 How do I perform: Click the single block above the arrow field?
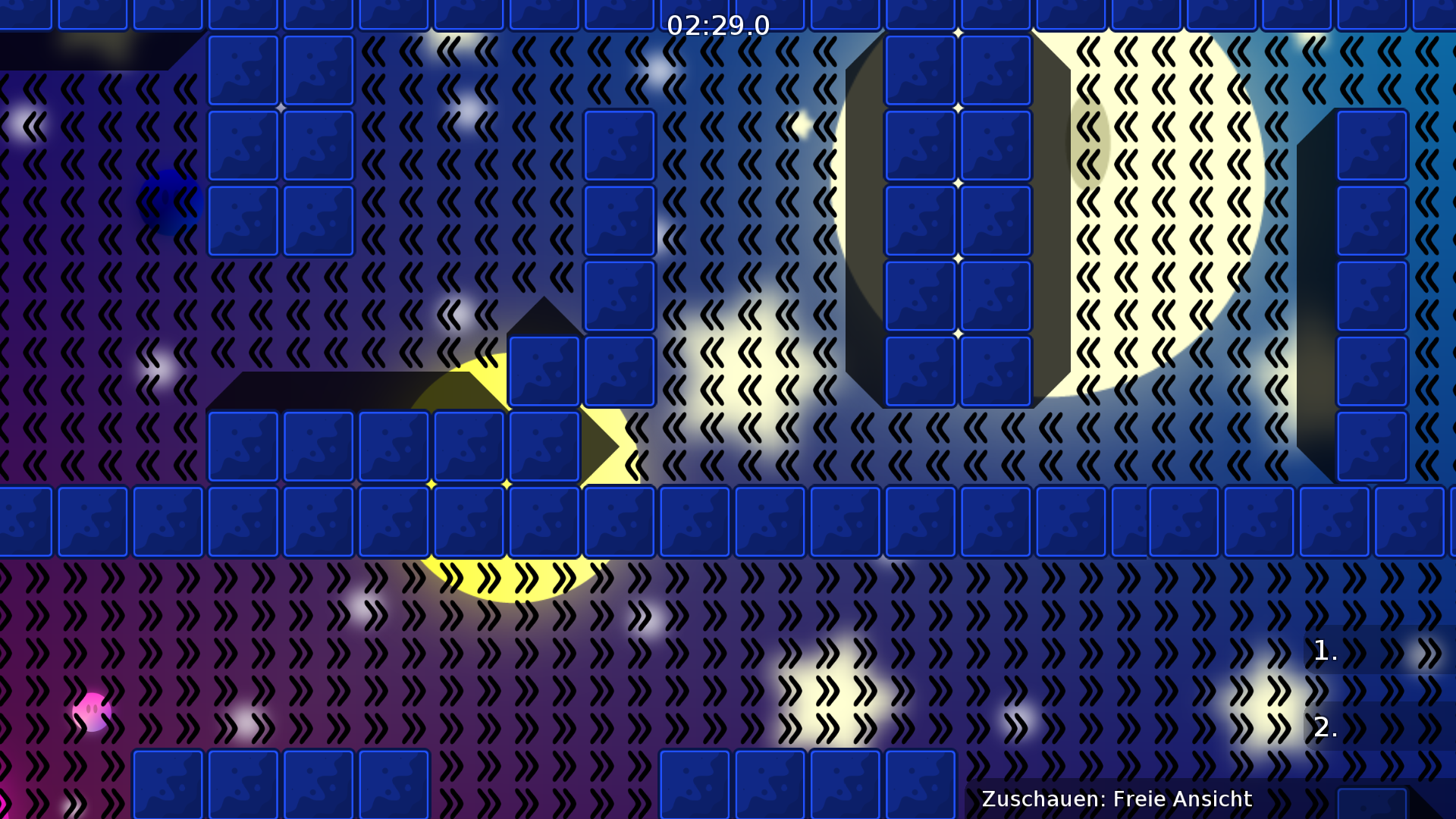point(543,371)
